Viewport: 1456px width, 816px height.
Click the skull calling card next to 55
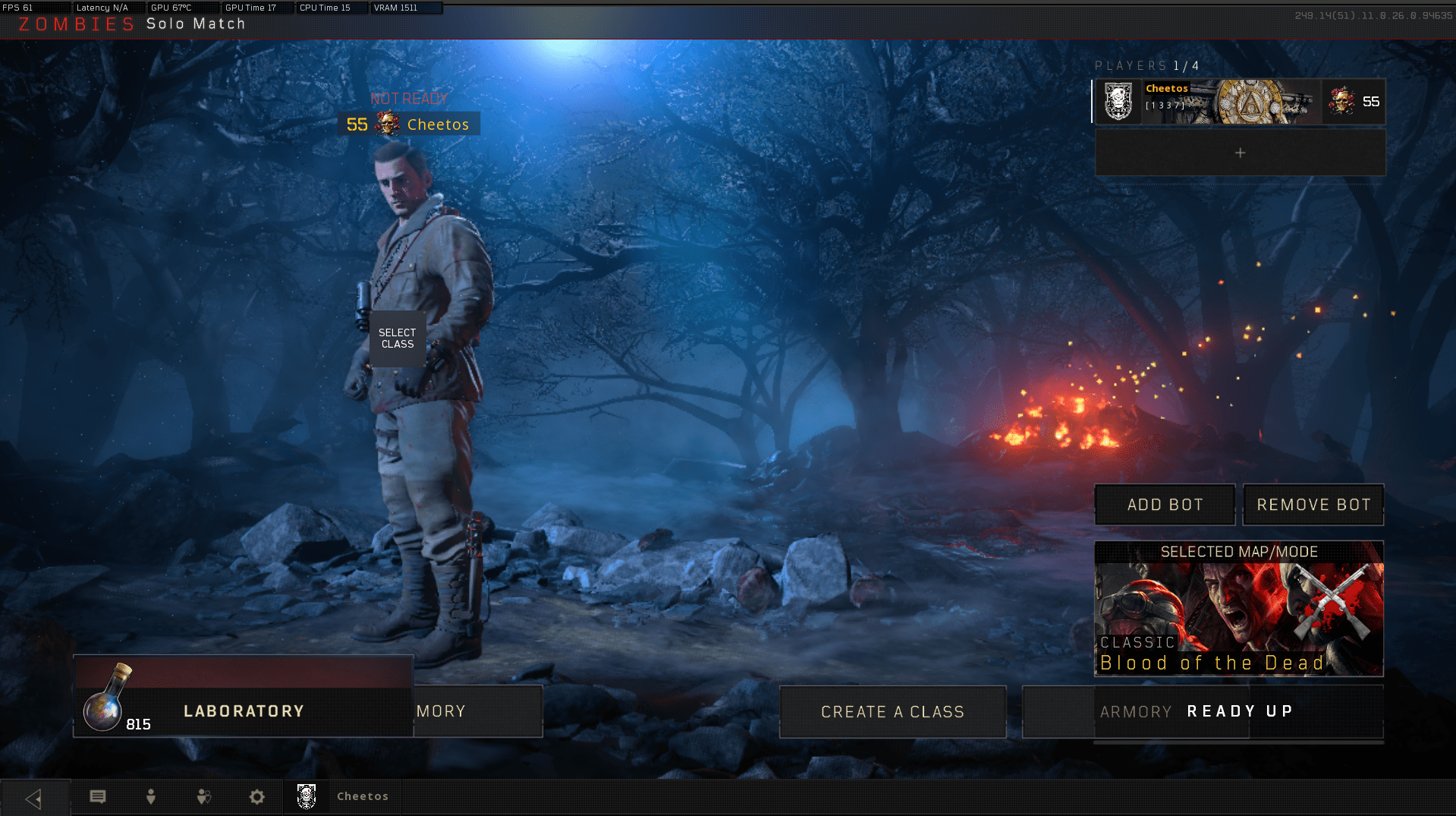click(1343, 101)
